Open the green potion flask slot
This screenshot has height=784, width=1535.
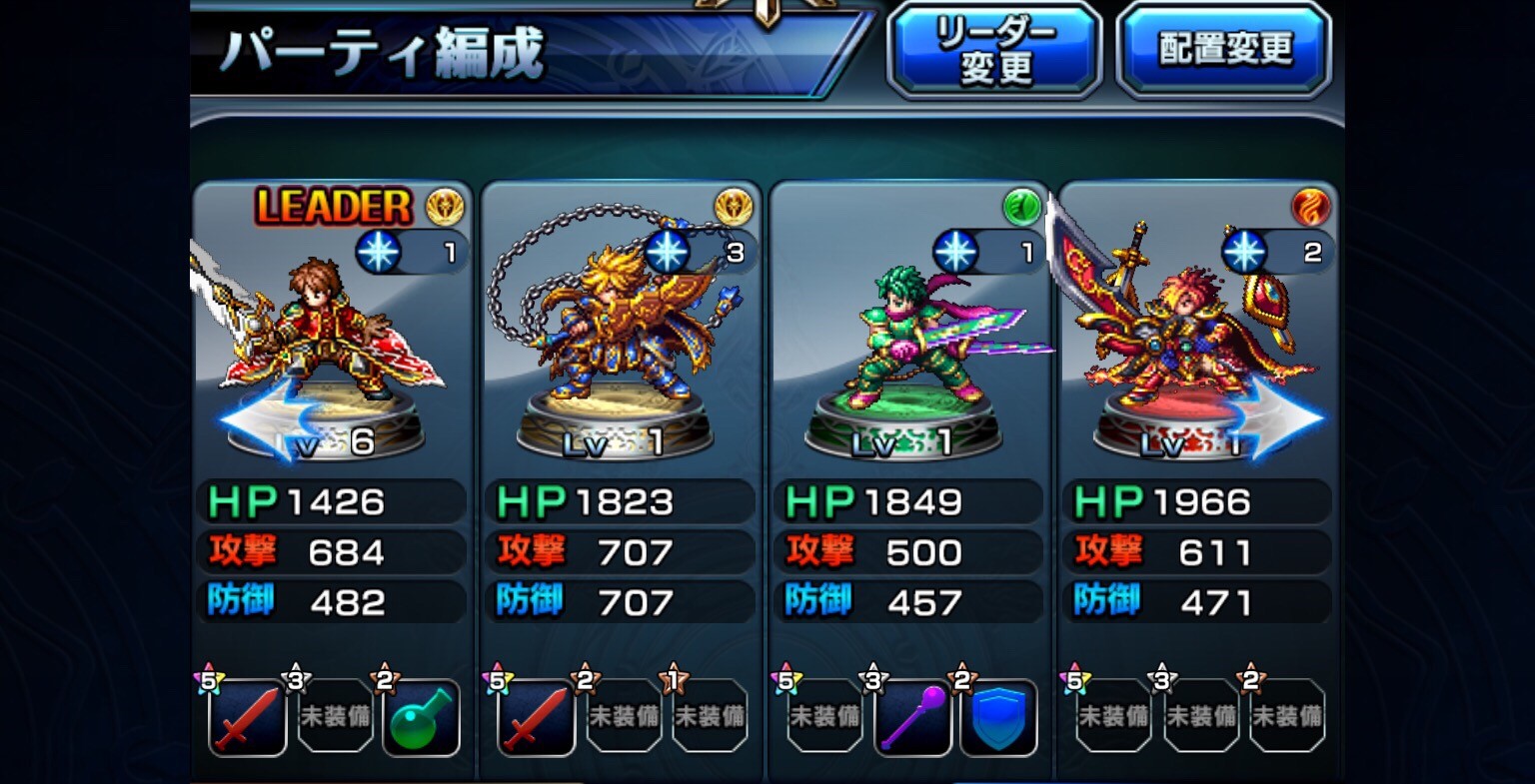[421, 717]
